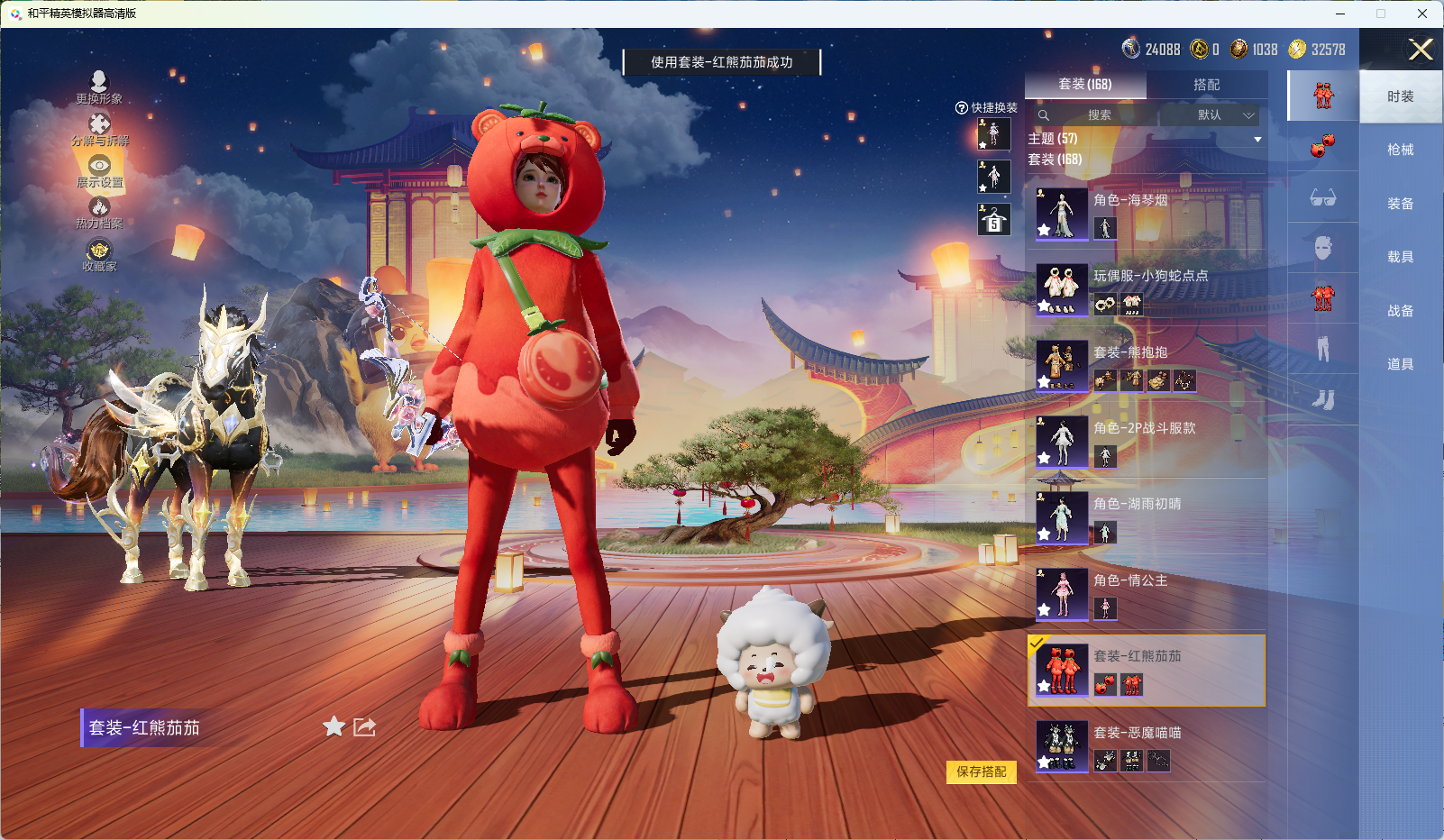Open the 枪械 weapons tab
The image size is (1444, 840).
(x=1399, y=149)
